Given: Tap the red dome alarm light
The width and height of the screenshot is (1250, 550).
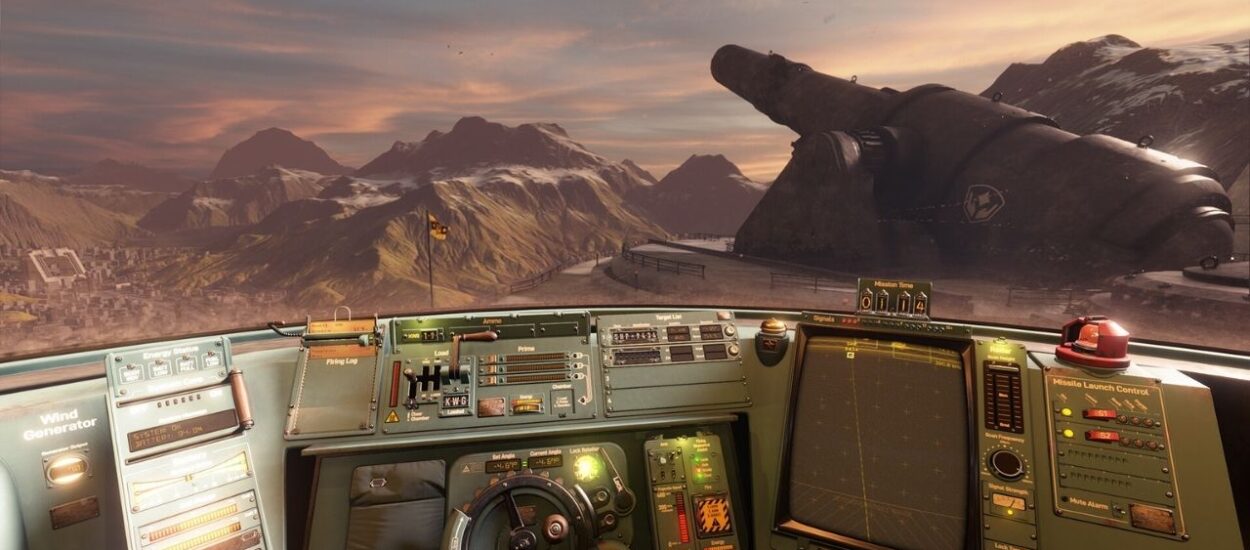Looking at the screenshot, I should tap(1091, 337).
